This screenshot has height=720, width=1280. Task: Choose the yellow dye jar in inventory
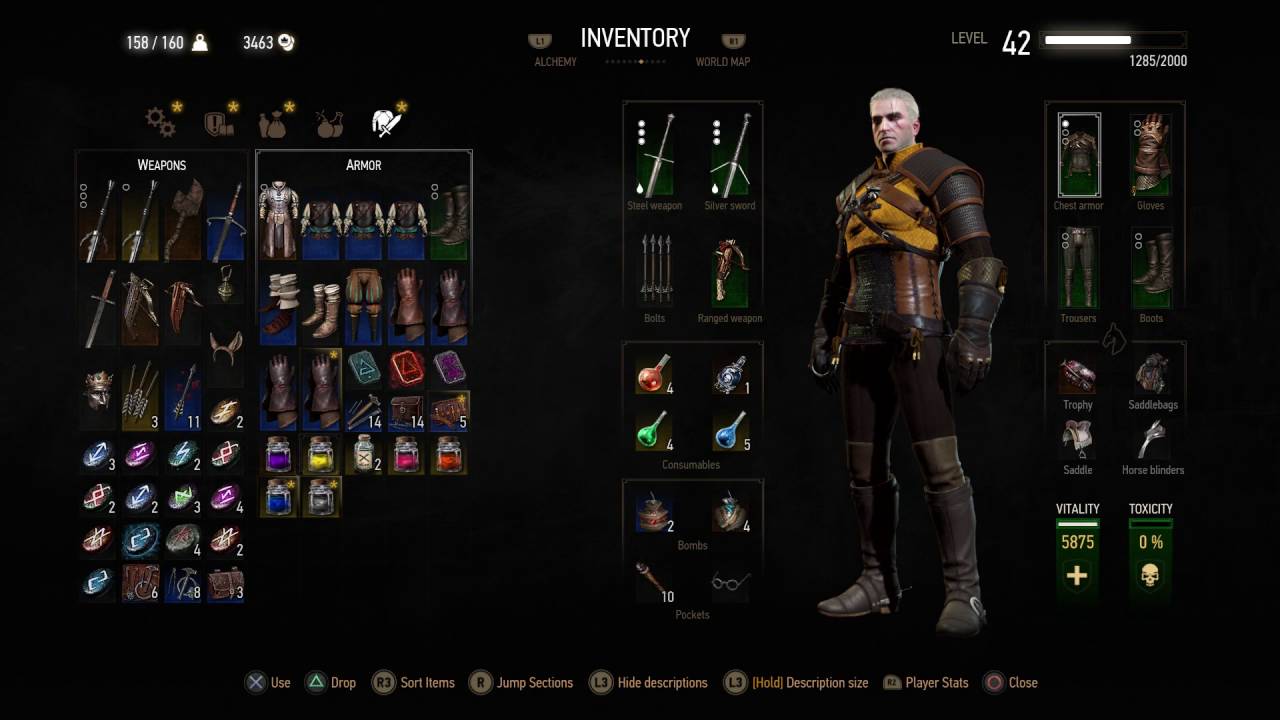click(322, 456)
